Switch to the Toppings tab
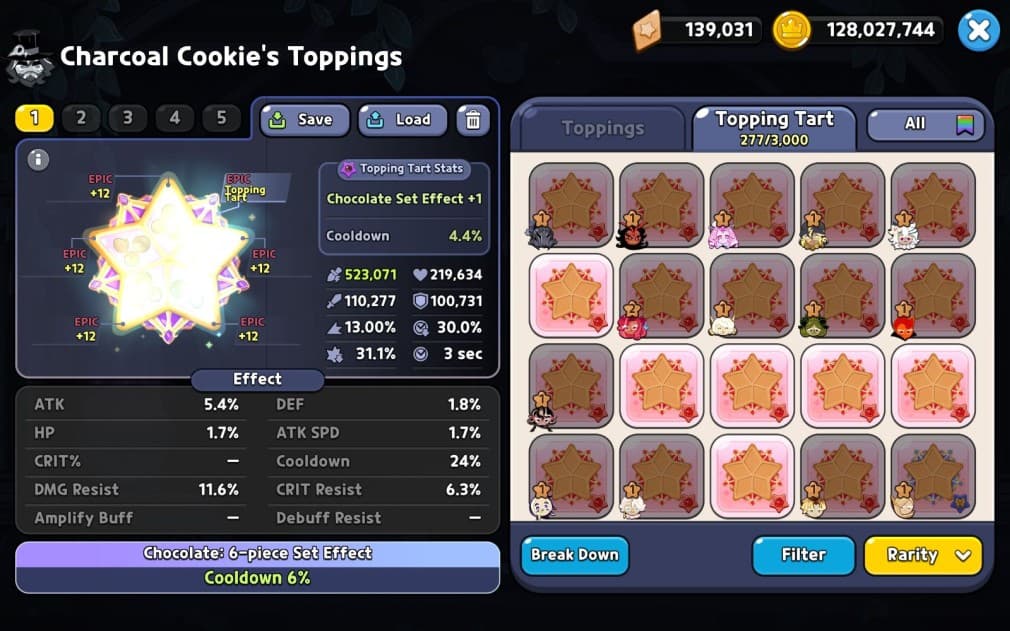1010x631 pixels. coord(602,128)
